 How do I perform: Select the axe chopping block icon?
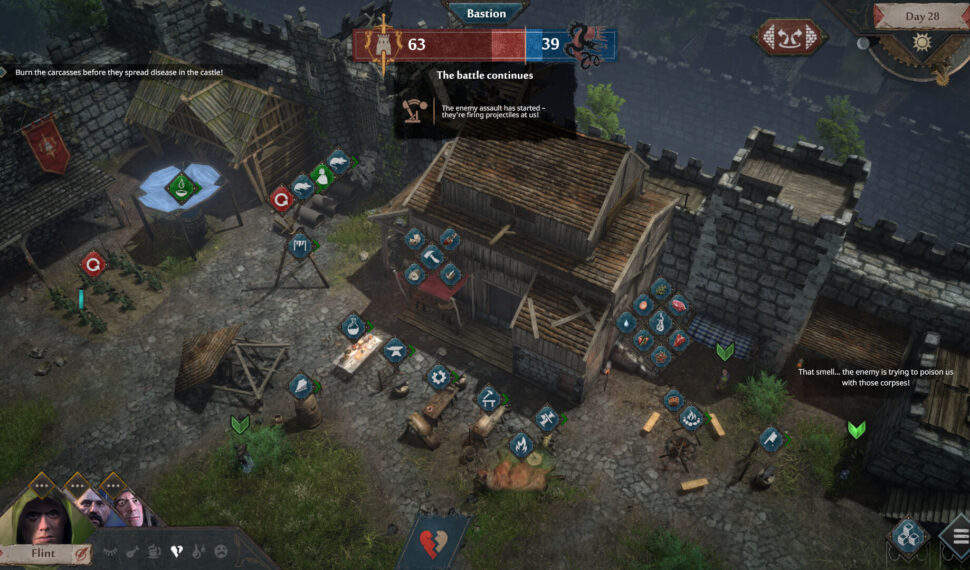769,438
